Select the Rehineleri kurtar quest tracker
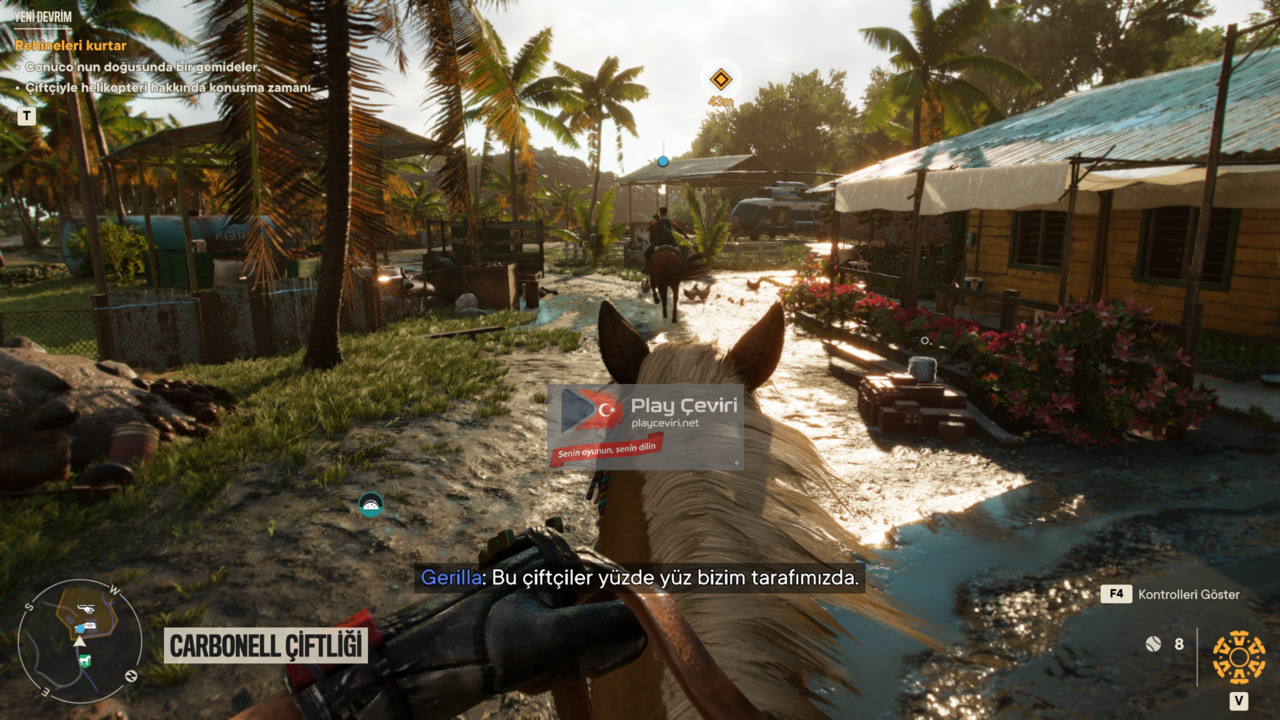The image size is (1280, 720). tap(71, 46)
